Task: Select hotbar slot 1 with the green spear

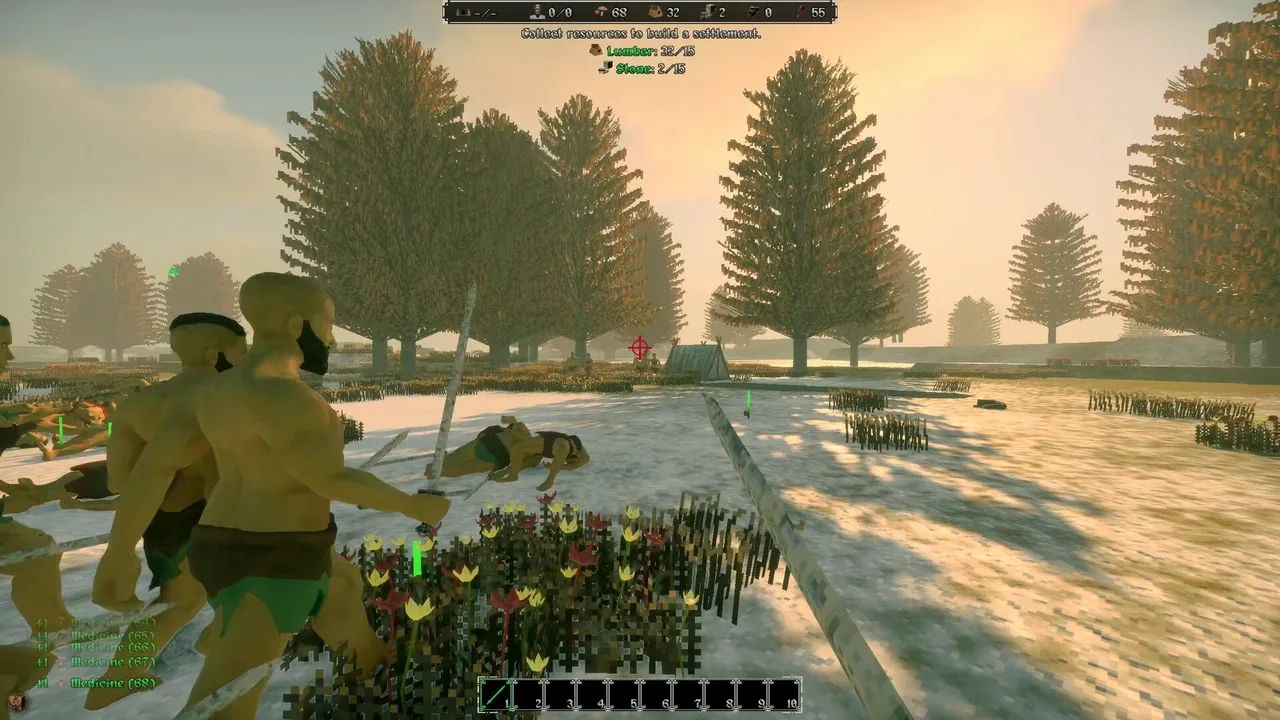Action: point(496,694)
